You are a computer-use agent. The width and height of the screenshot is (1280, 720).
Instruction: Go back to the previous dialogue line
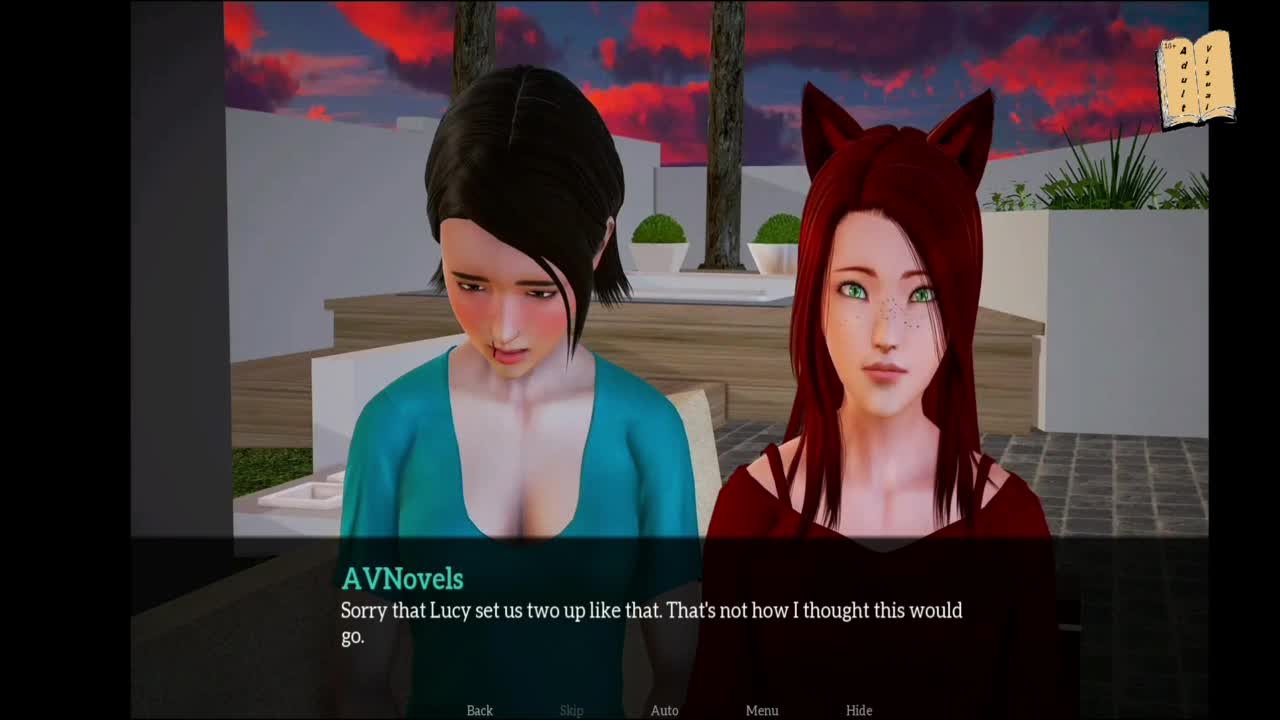point(480,710)
